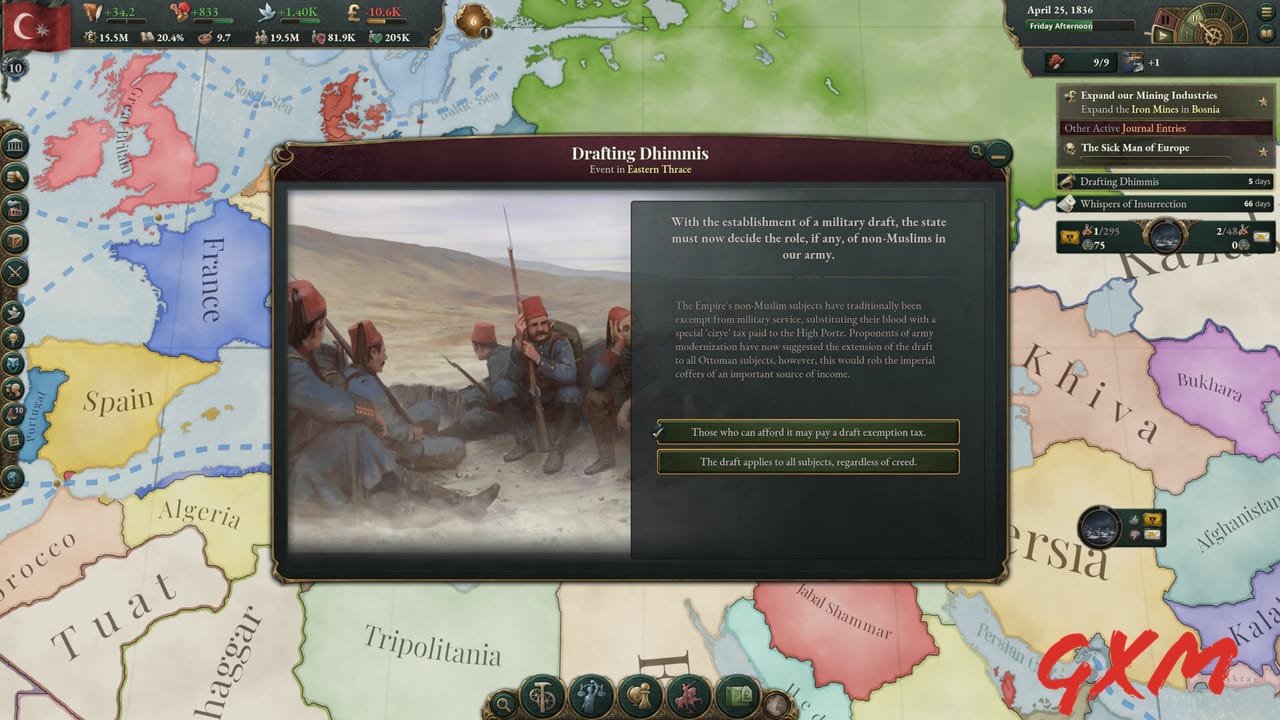Choose the draft applies to all subjects
Screen dimensions: 1280x720
(x=808, y=461)
